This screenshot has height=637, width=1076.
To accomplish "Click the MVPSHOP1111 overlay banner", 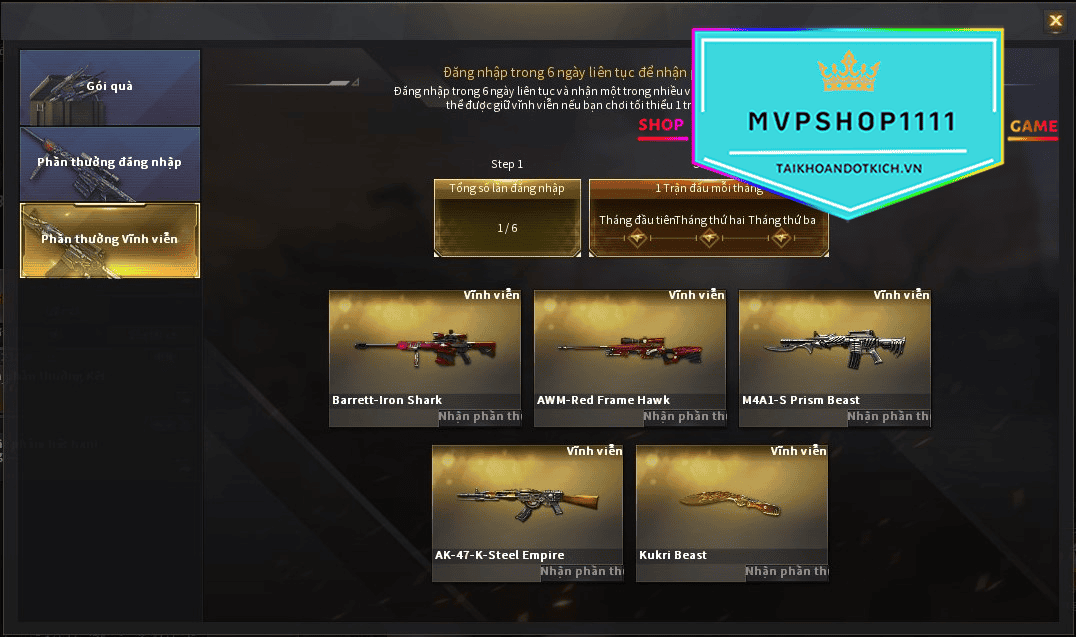I will click(848, 120).
